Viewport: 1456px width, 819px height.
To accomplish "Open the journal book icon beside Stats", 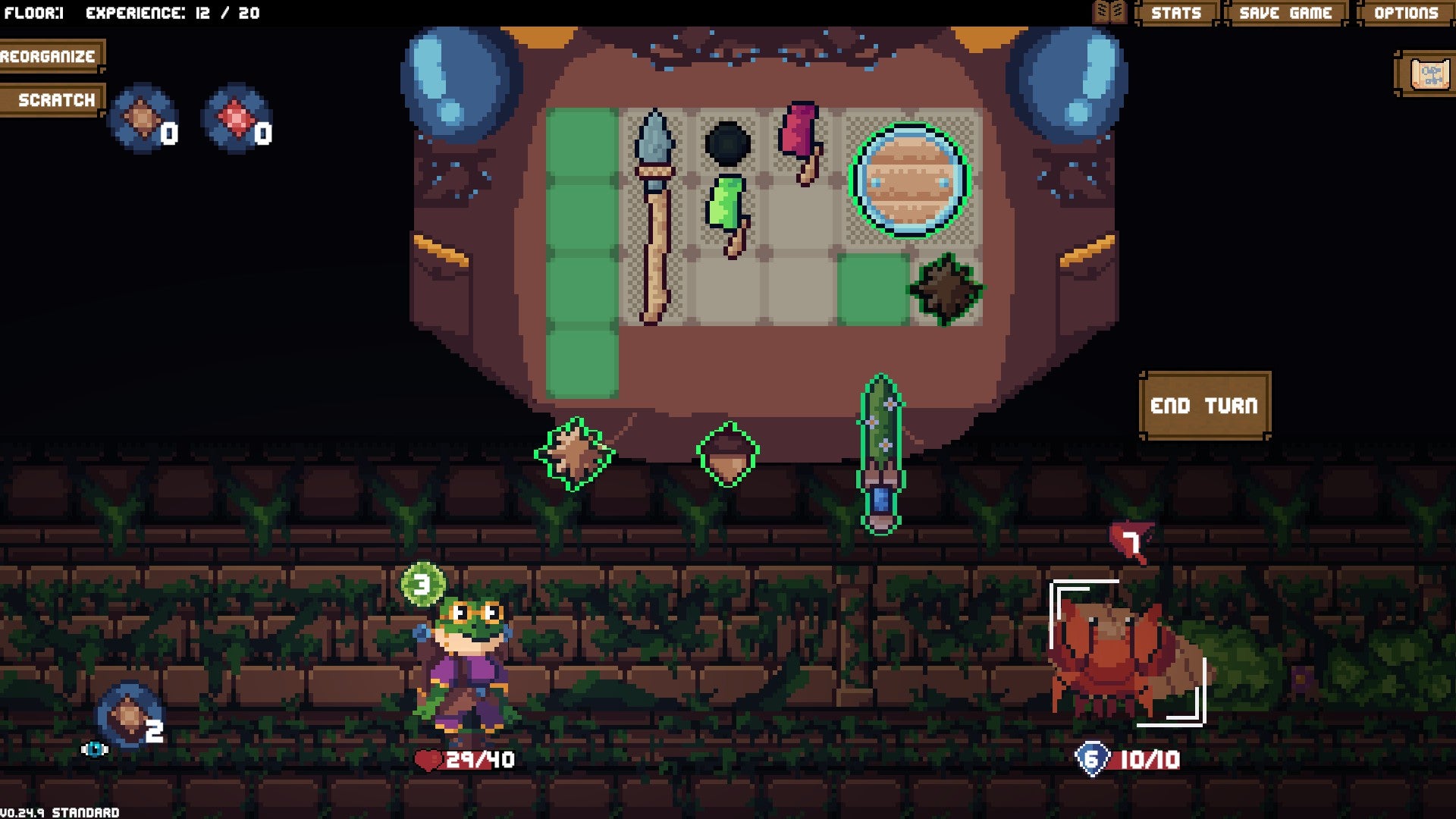I will pos(1109,12).
